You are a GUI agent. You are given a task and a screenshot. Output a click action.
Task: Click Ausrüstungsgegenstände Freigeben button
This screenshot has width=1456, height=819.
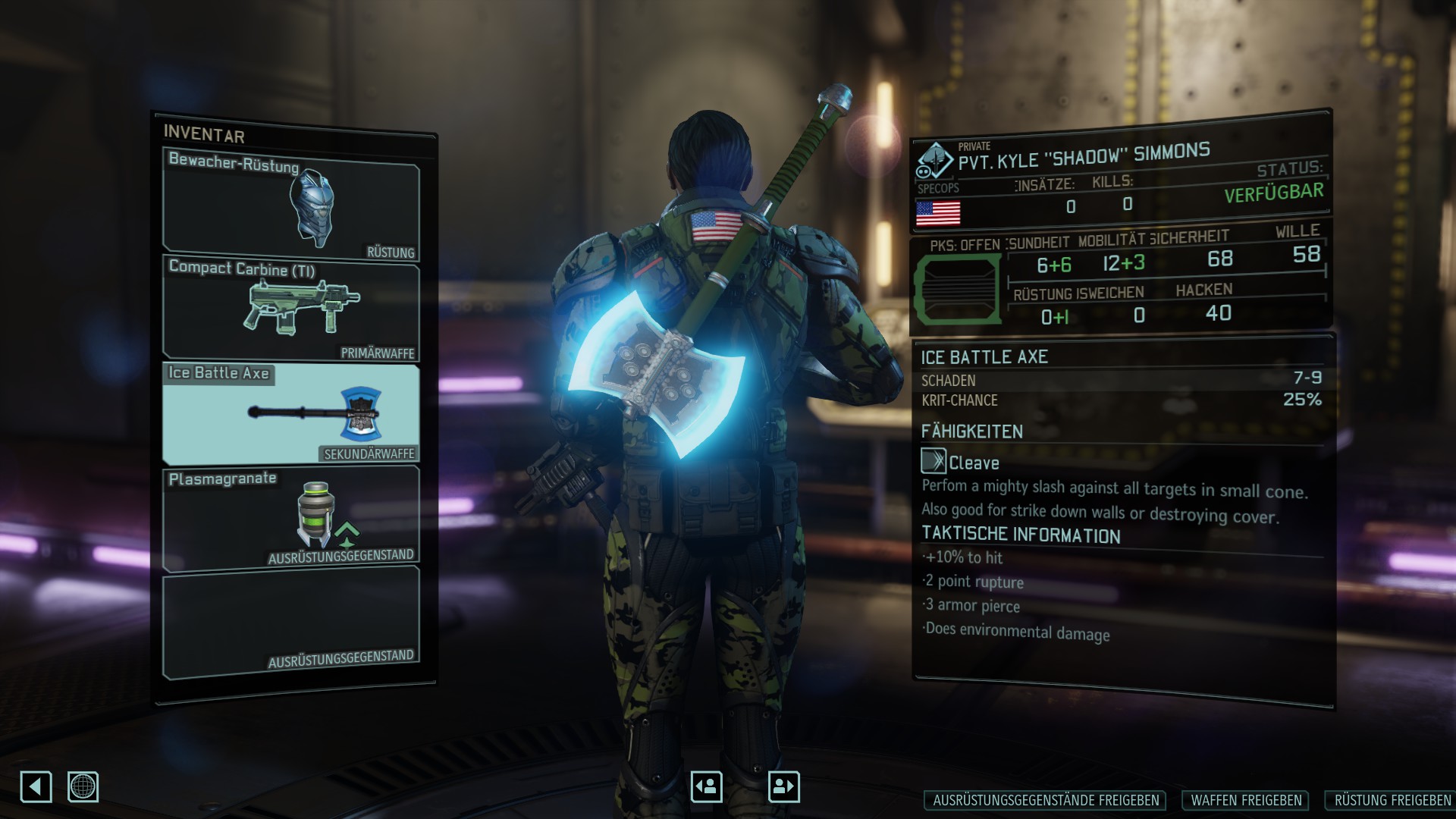pos(1046,800)
